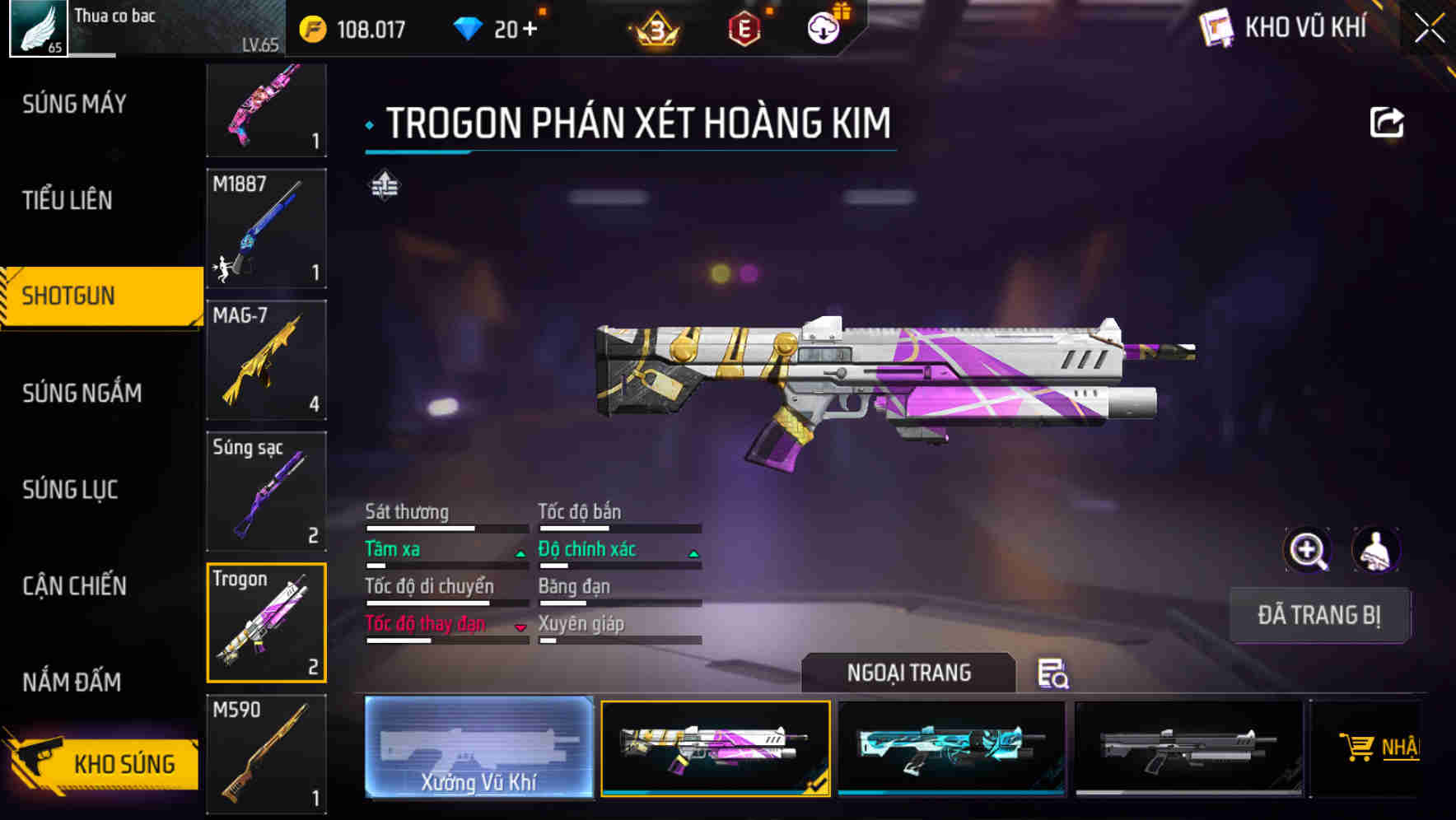Open the character preview icon beside the magnifier

tap(1374, 550)
